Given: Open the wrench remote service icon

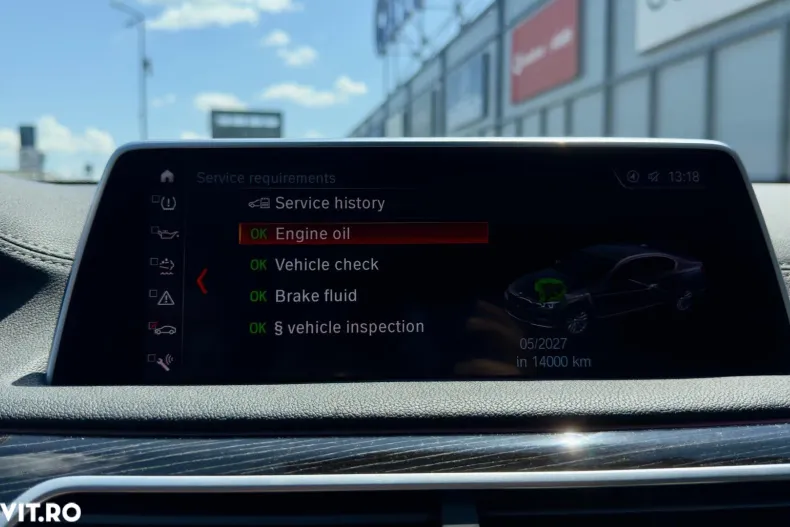Looking at the screenshot, I should coord(165,360).
